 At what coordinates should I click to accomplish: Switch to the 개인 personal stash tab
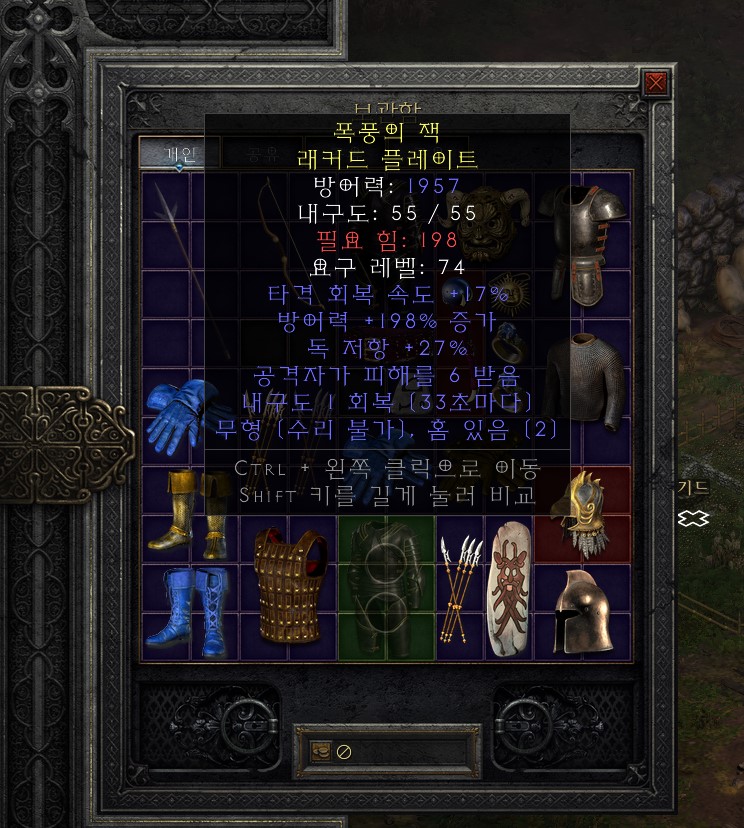coord(180,153)
